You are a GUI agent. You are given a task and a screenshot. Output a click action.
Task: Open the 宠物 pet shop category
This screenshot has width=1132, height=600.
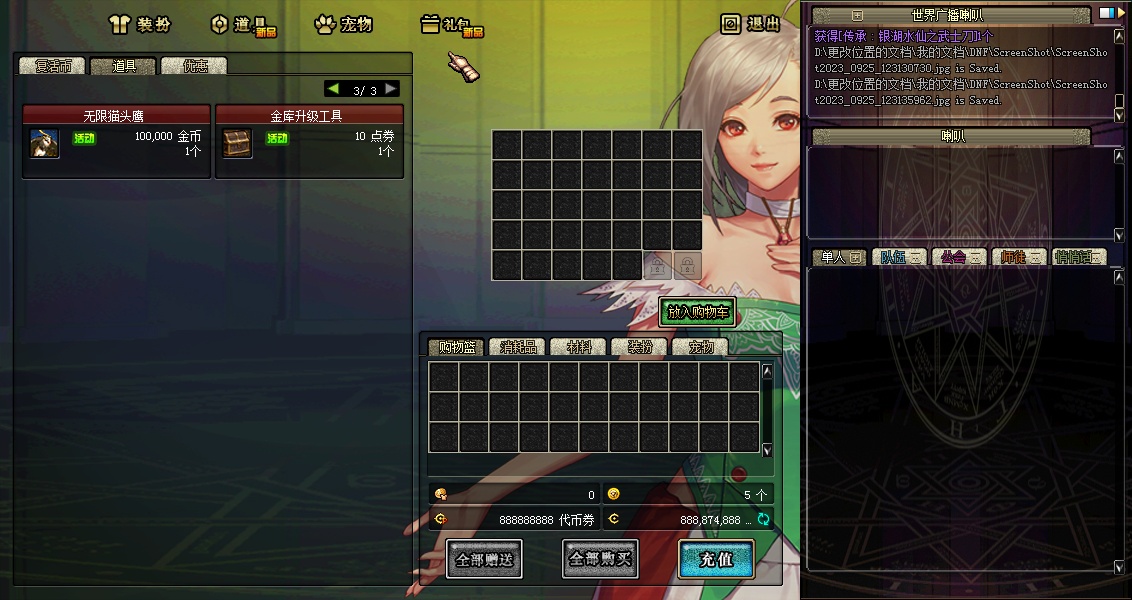pyautogui.click(x=343, y=24)
